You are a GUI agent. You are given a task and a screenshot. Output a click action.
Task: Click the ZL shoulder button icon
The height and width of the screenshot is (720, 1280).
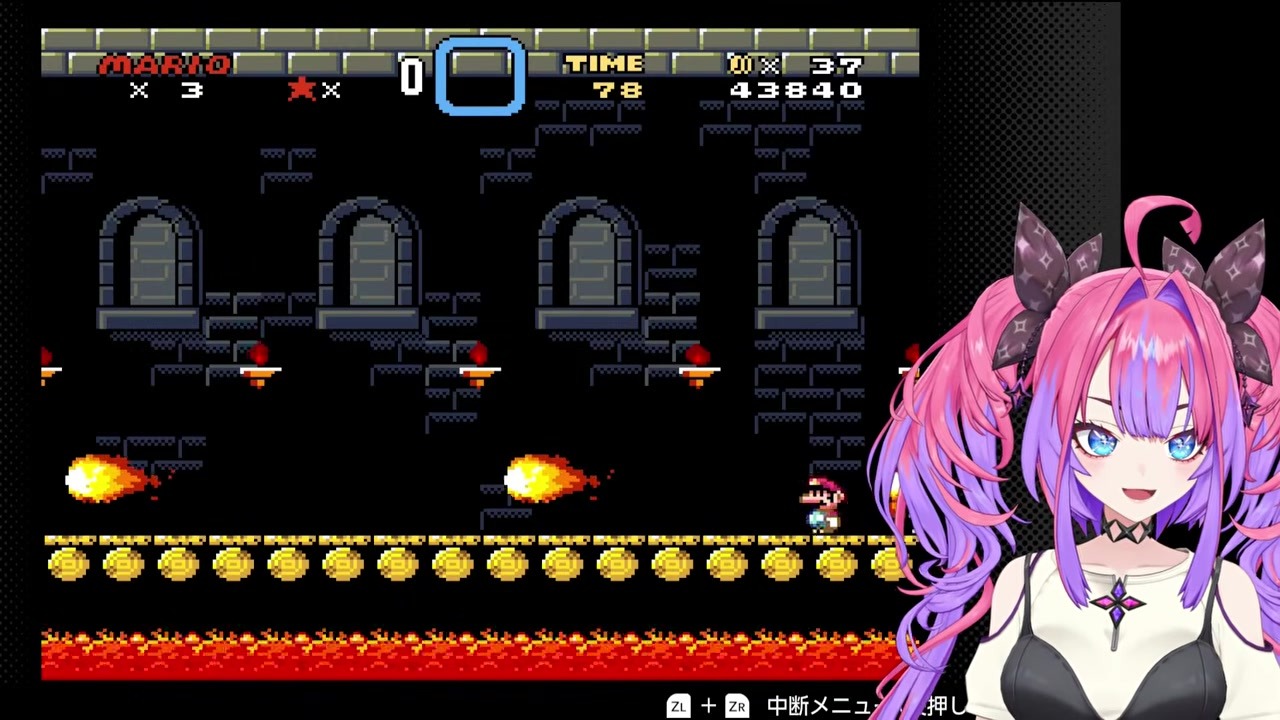coord(679,706)
